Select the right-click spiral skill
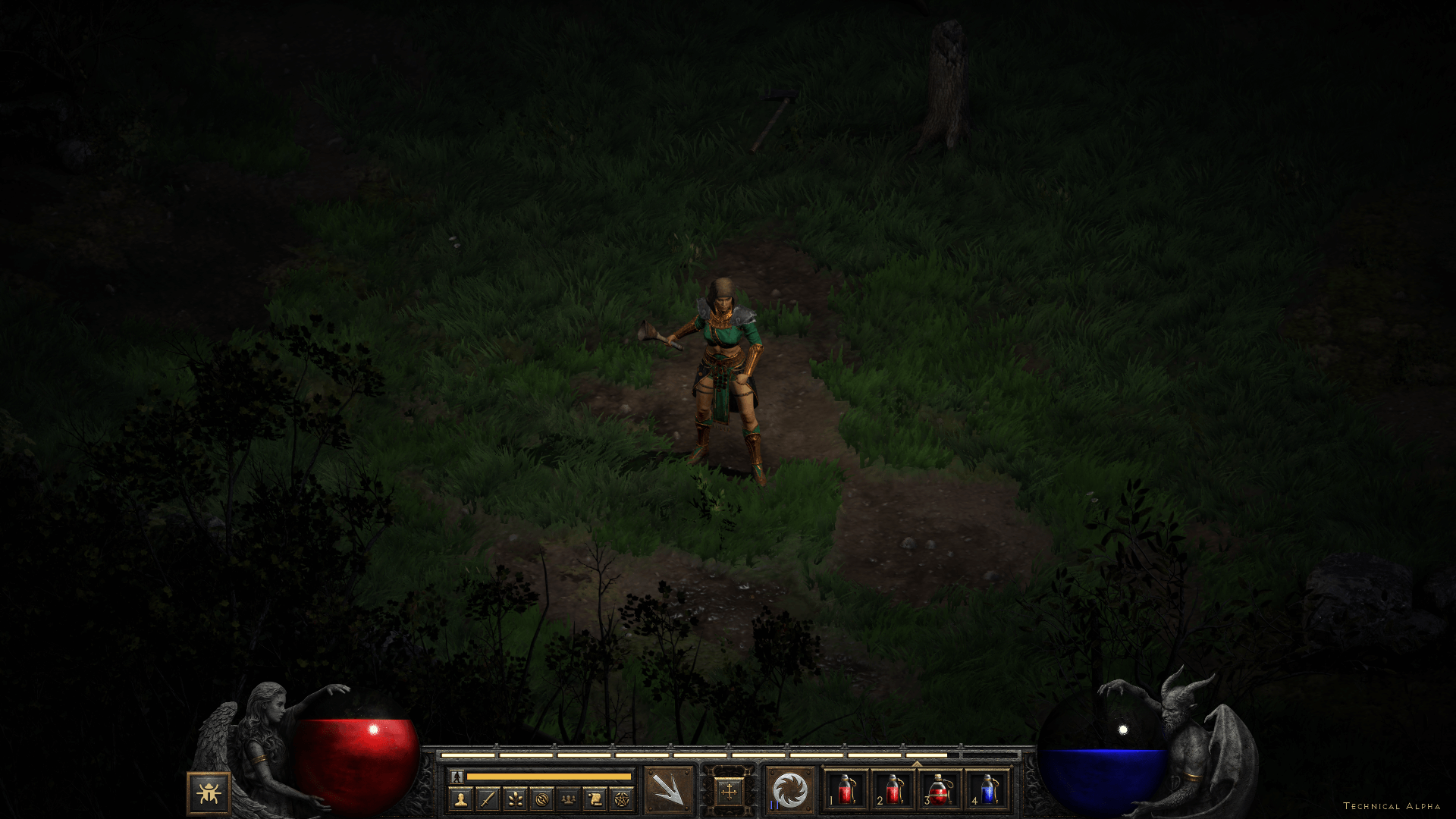 789,791
